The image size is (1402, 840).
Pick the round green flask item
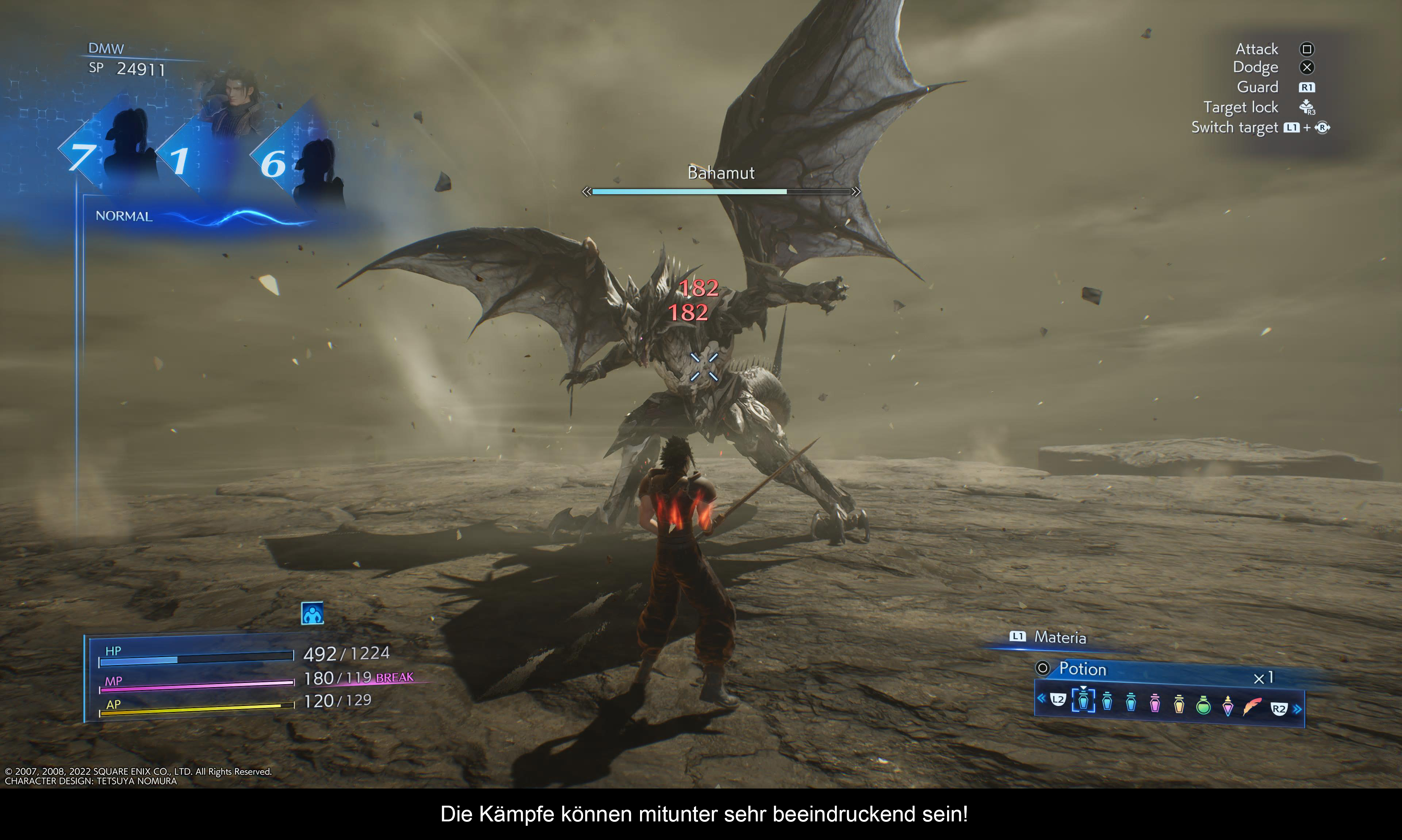[1203, 705]
